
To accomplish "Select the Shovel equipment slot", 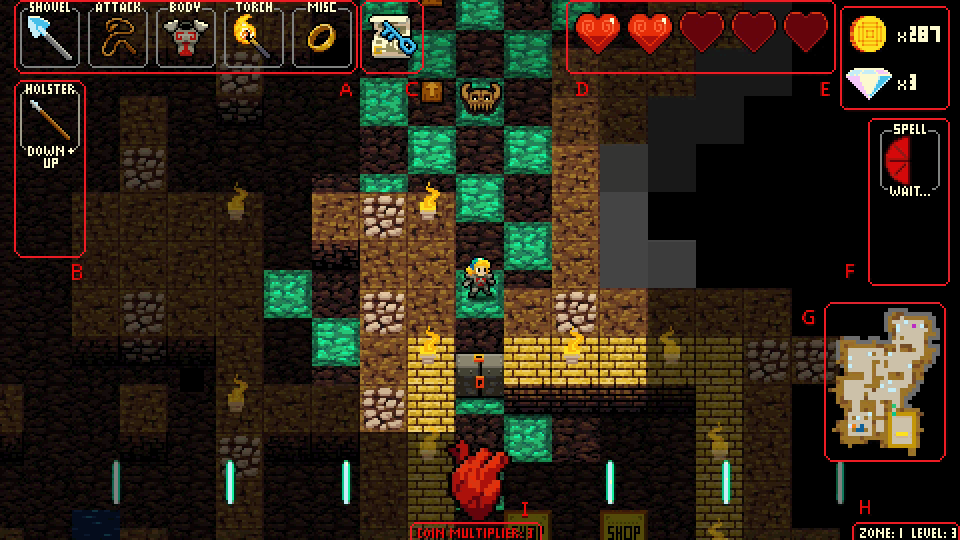I will (49, 37).
